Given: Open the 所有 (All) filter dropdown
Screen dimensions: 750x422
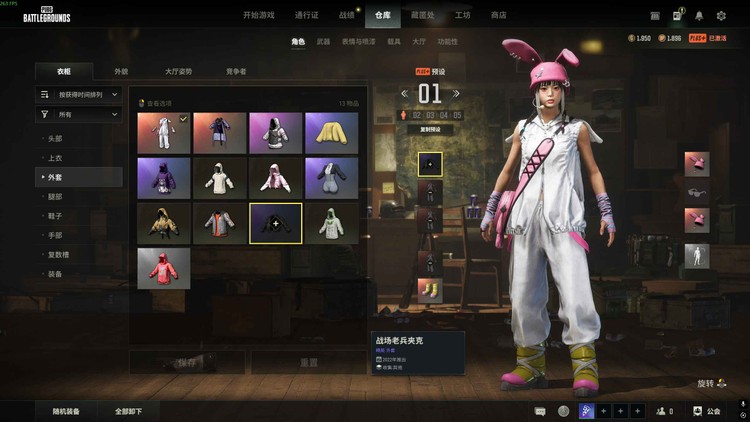Looking at the screenshot, I should [79, 115].
